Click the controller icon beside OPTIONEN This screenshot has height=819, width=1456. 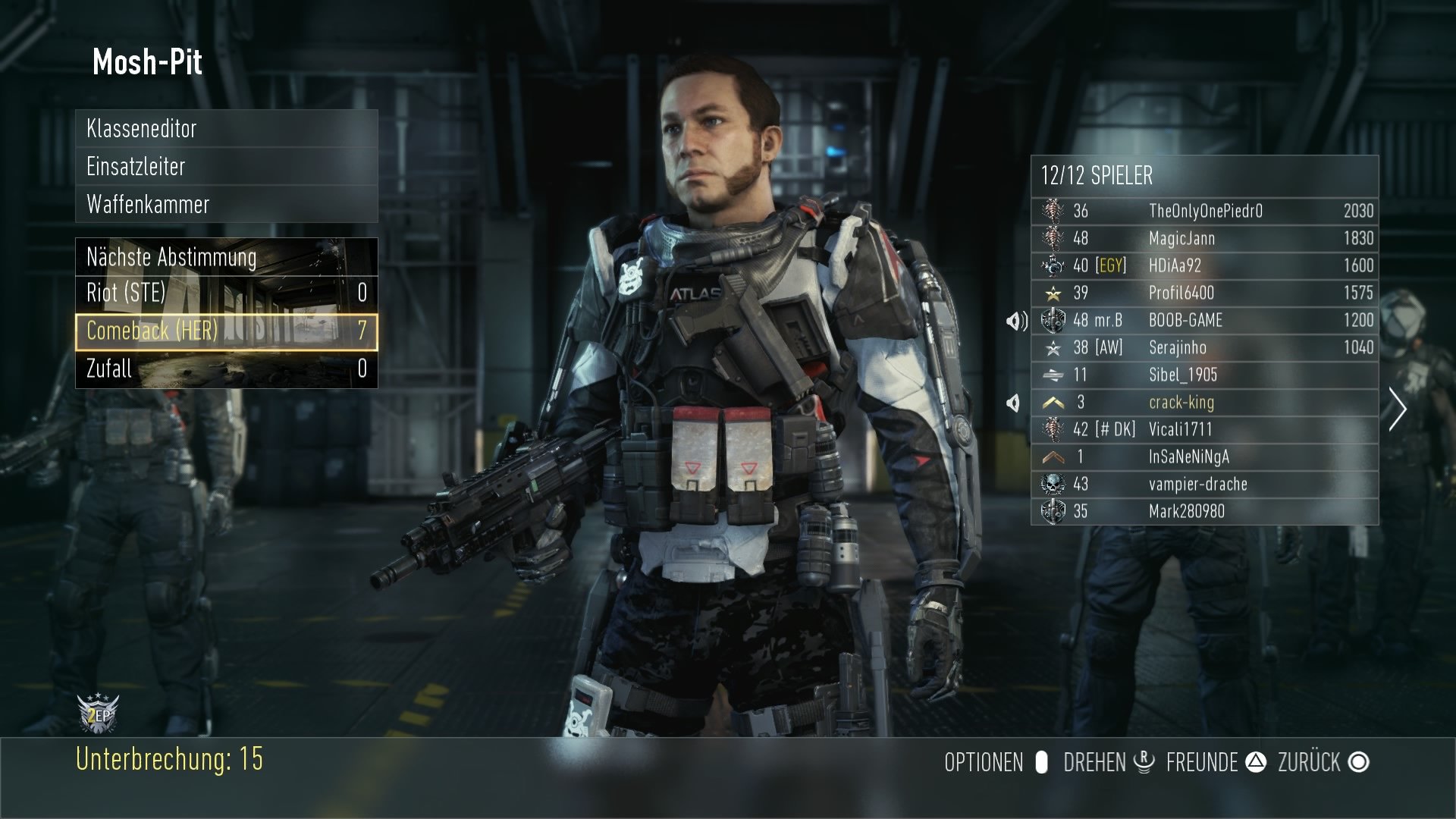click(x=1041, y=763)
